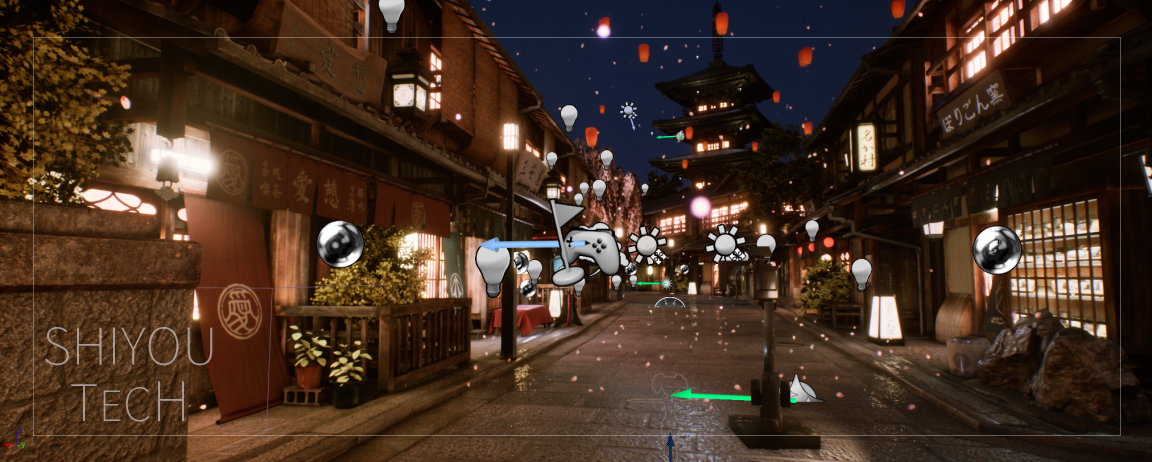Select the reflection sphere by the lattice window

(x=996, y=249)
